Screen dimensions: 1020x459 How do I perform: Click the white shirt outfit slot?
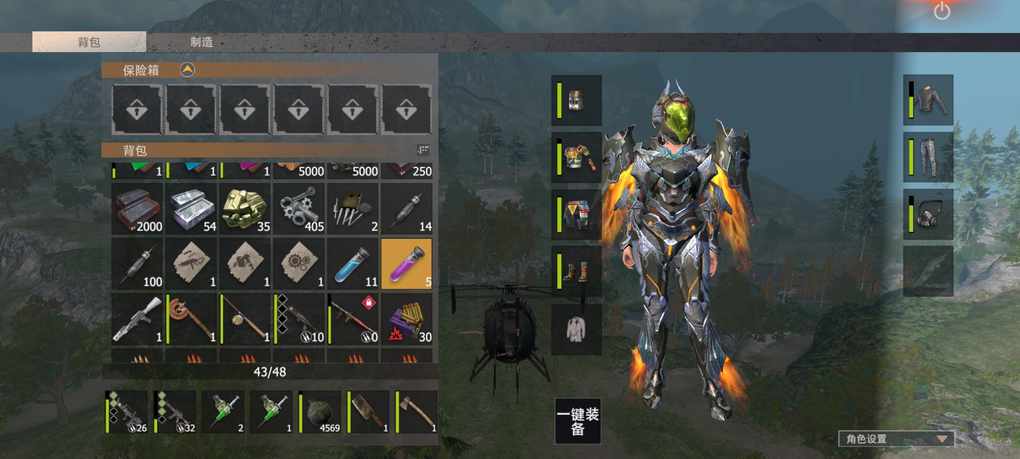578,330
